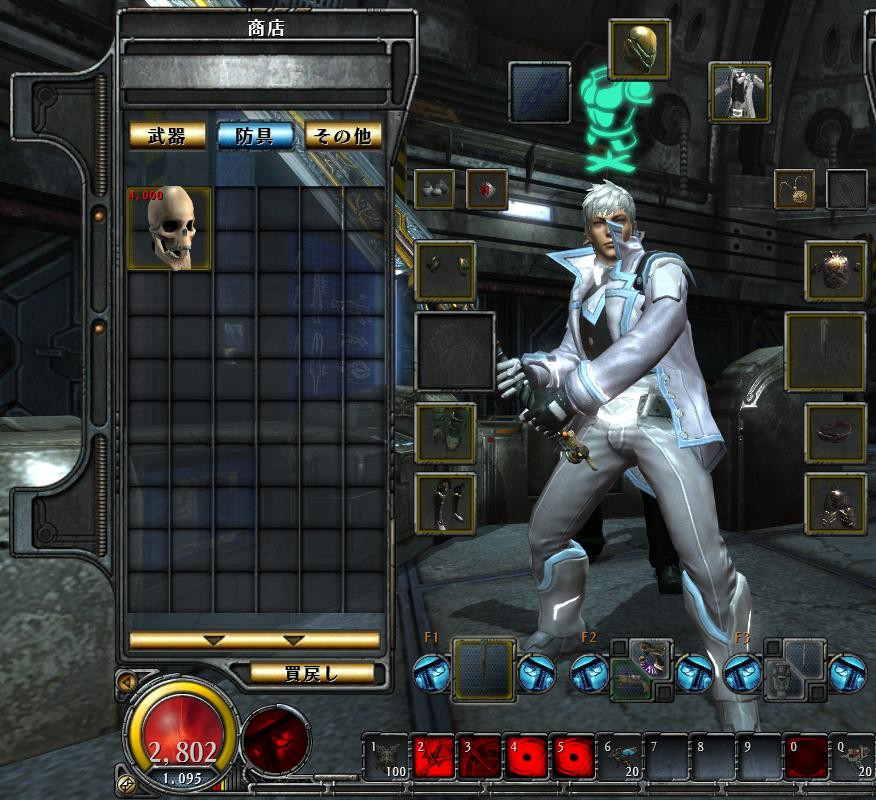Choose the white coat costume slot

(740, 91)
